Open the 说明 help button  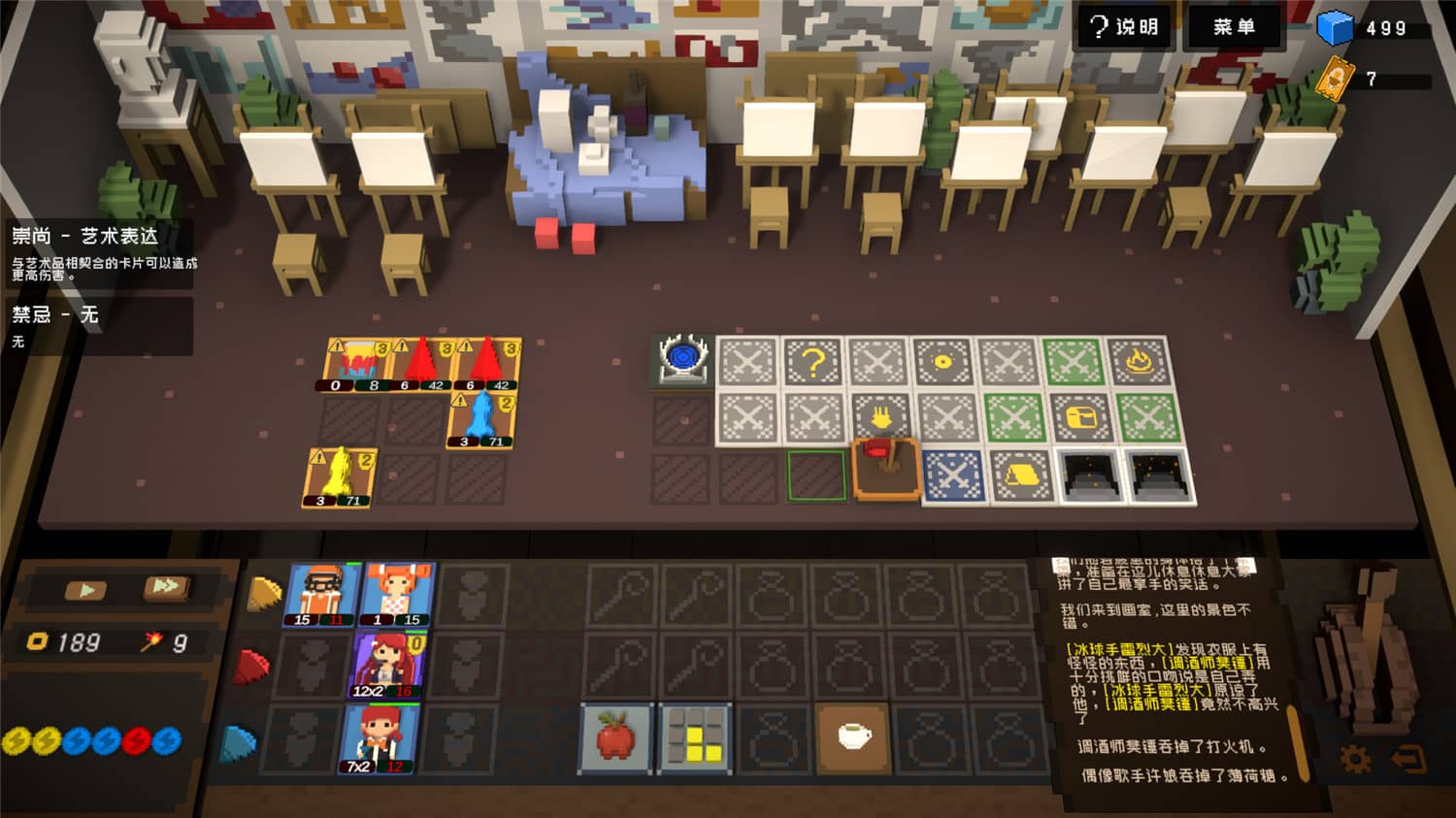1125,26
